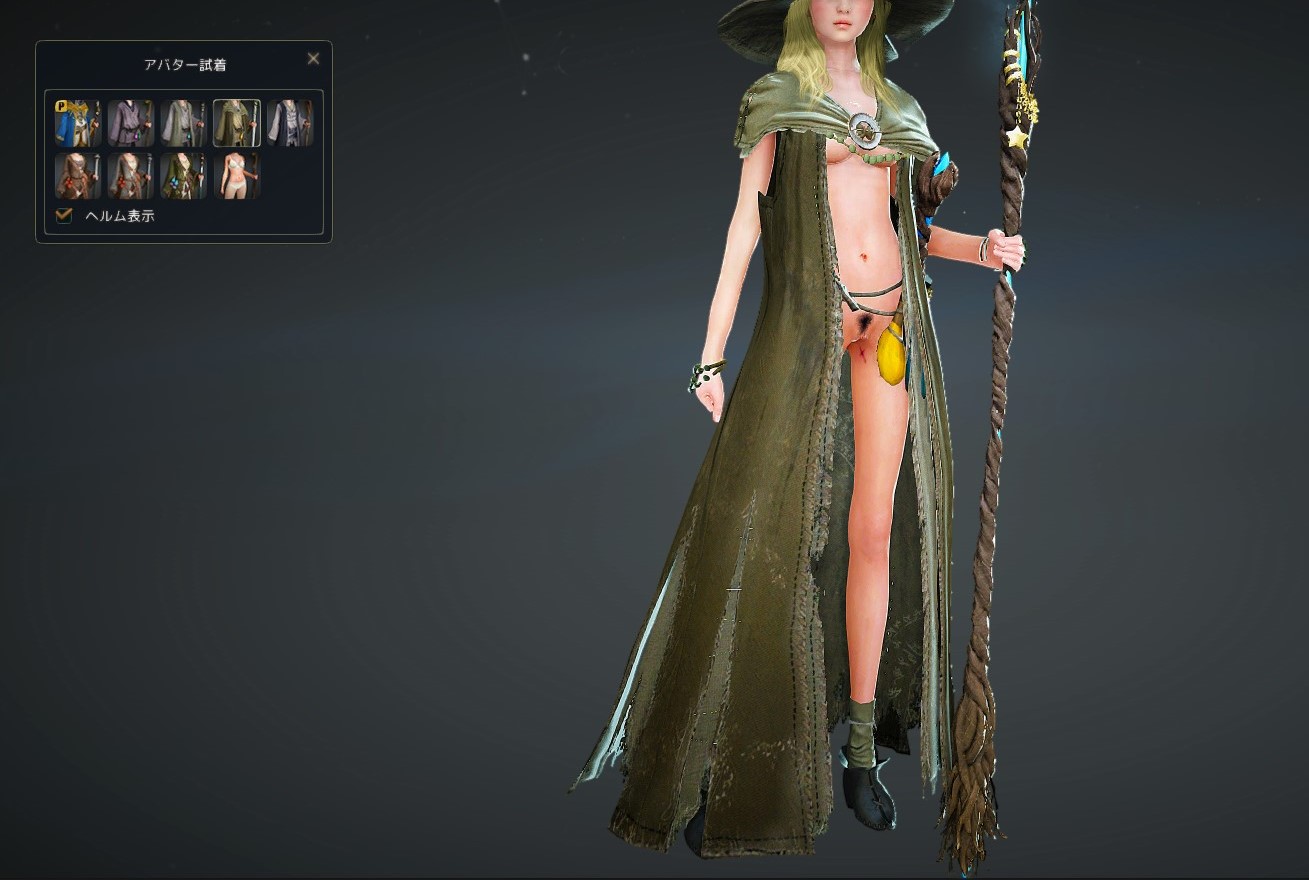
Task: Close the アバター試着 try-on window
Action: pos(313,58)
